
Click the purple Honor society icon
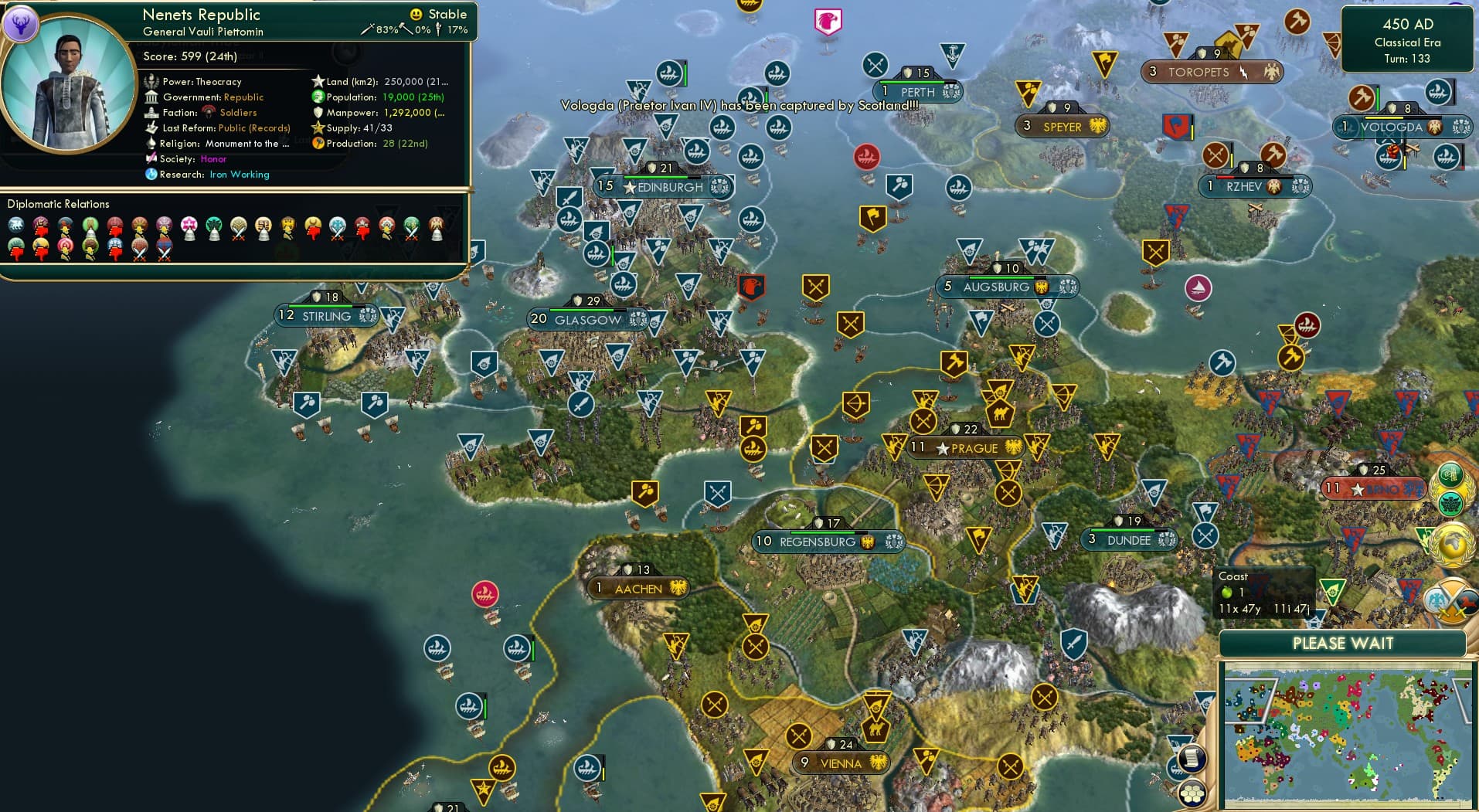[151, 159]
